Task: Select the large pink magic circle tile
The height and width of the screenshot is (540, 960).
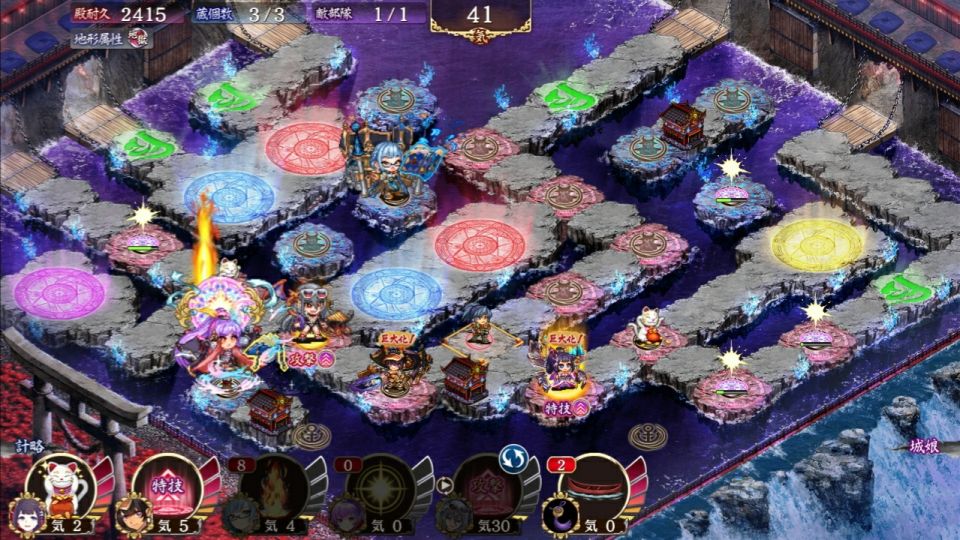Action: (x=480, y=243)
